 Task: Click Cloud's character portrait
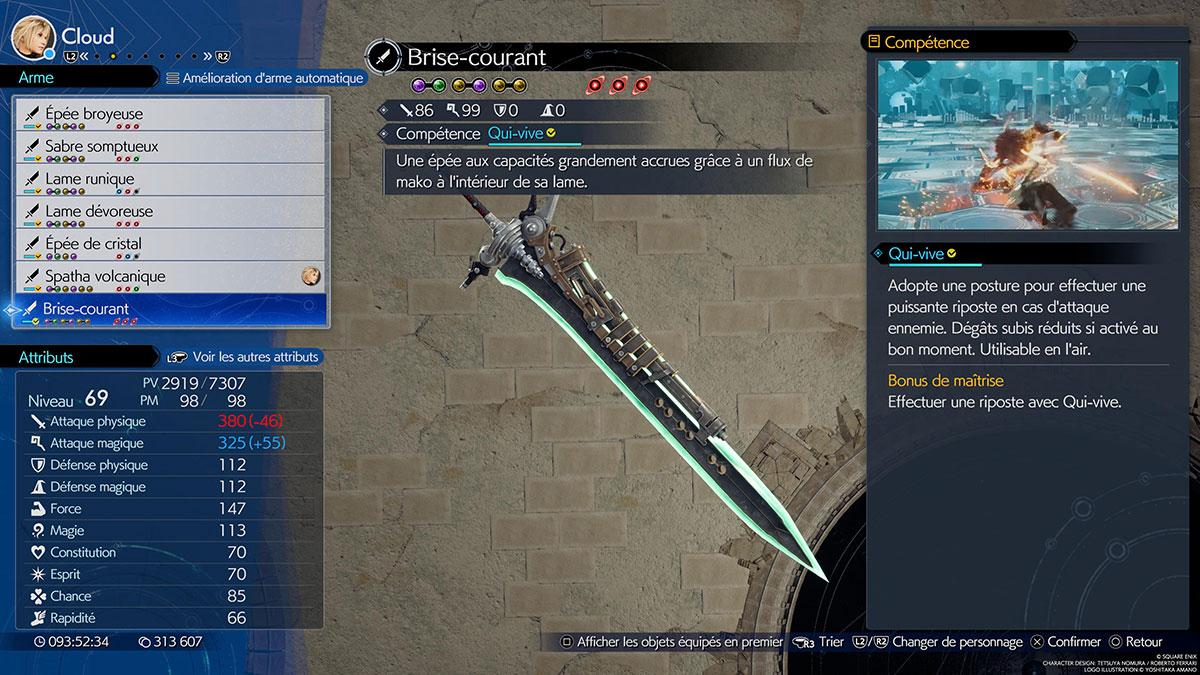32,38
